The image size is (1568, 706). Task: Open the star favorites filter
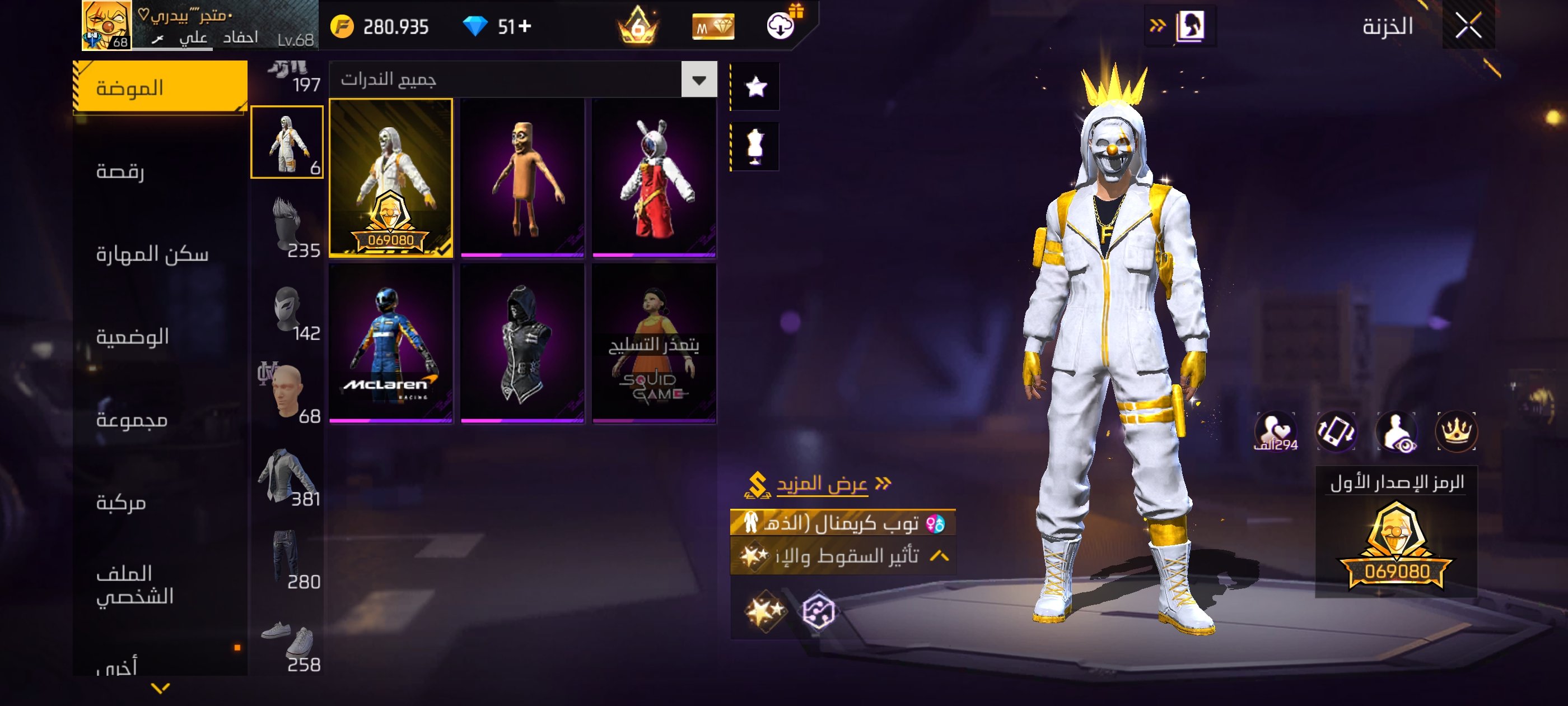coord(755,86)
